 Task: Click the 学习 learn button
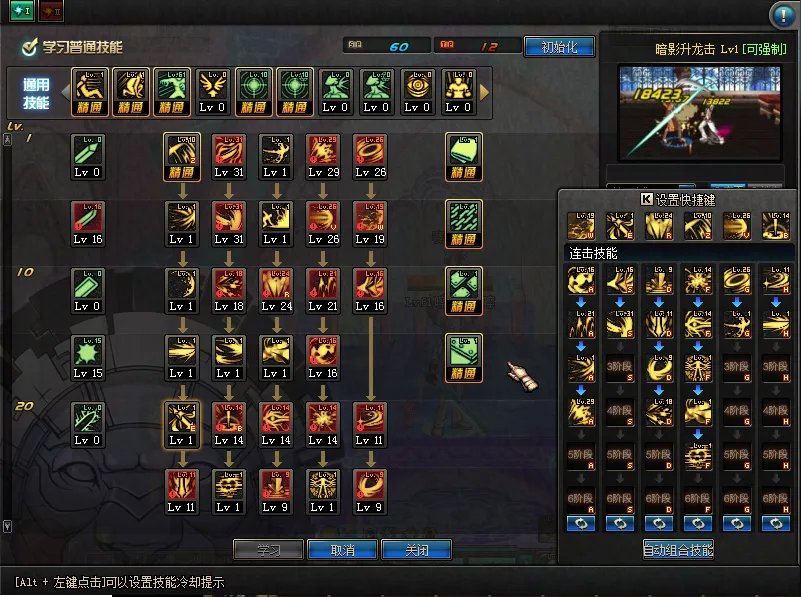(268, 550)
